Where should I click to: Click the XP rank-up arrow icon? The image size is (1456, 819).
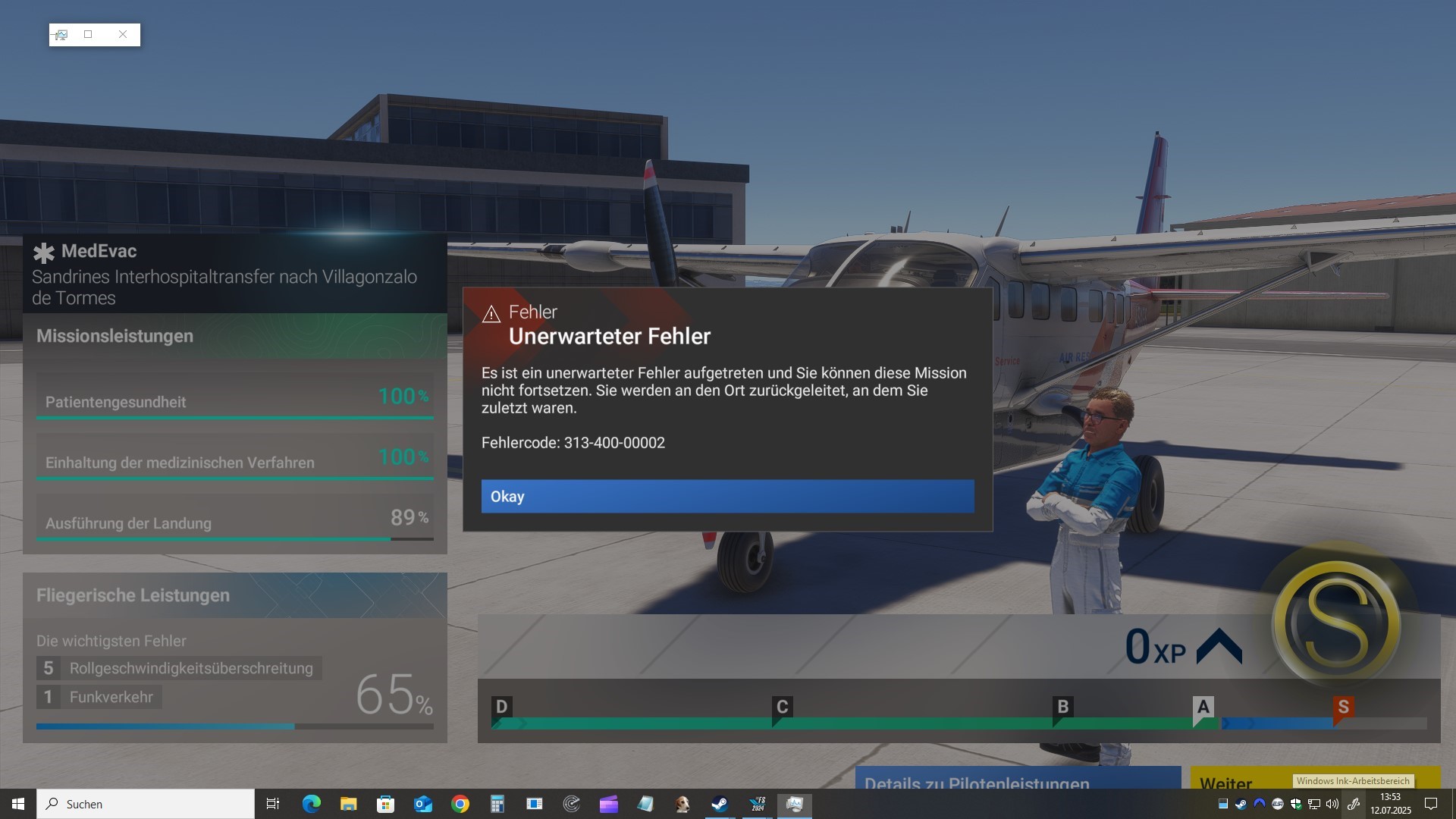tap(1219, 645)
